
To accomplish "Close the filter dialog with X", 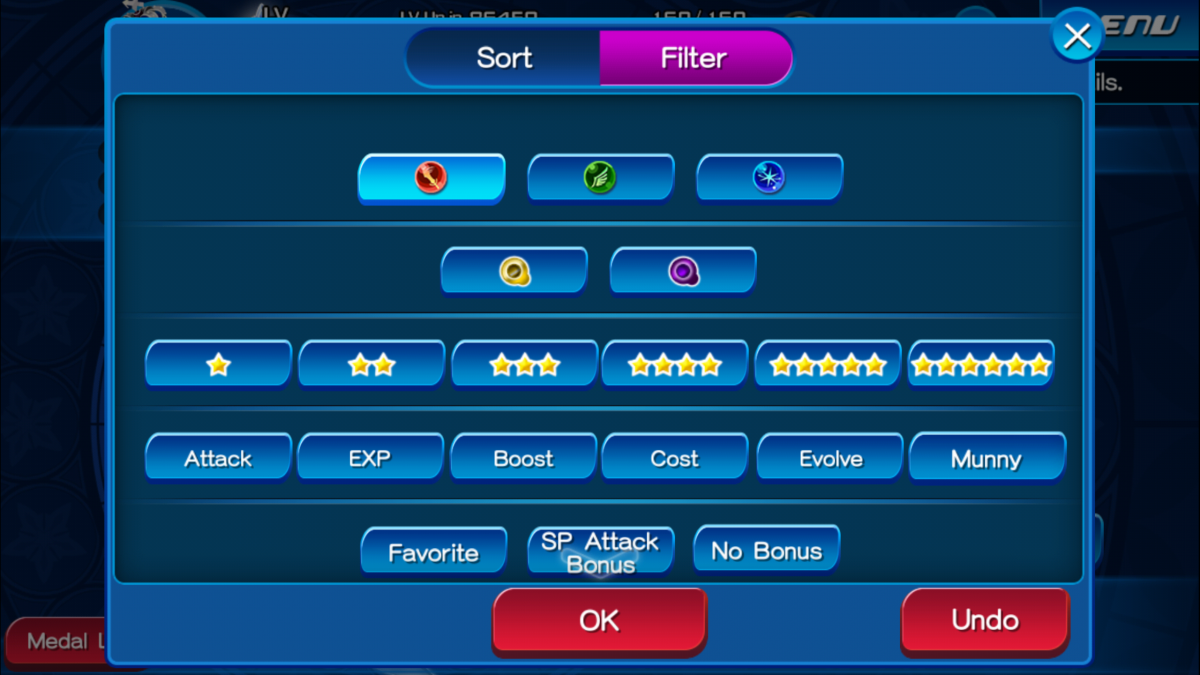I will 1076,36.
